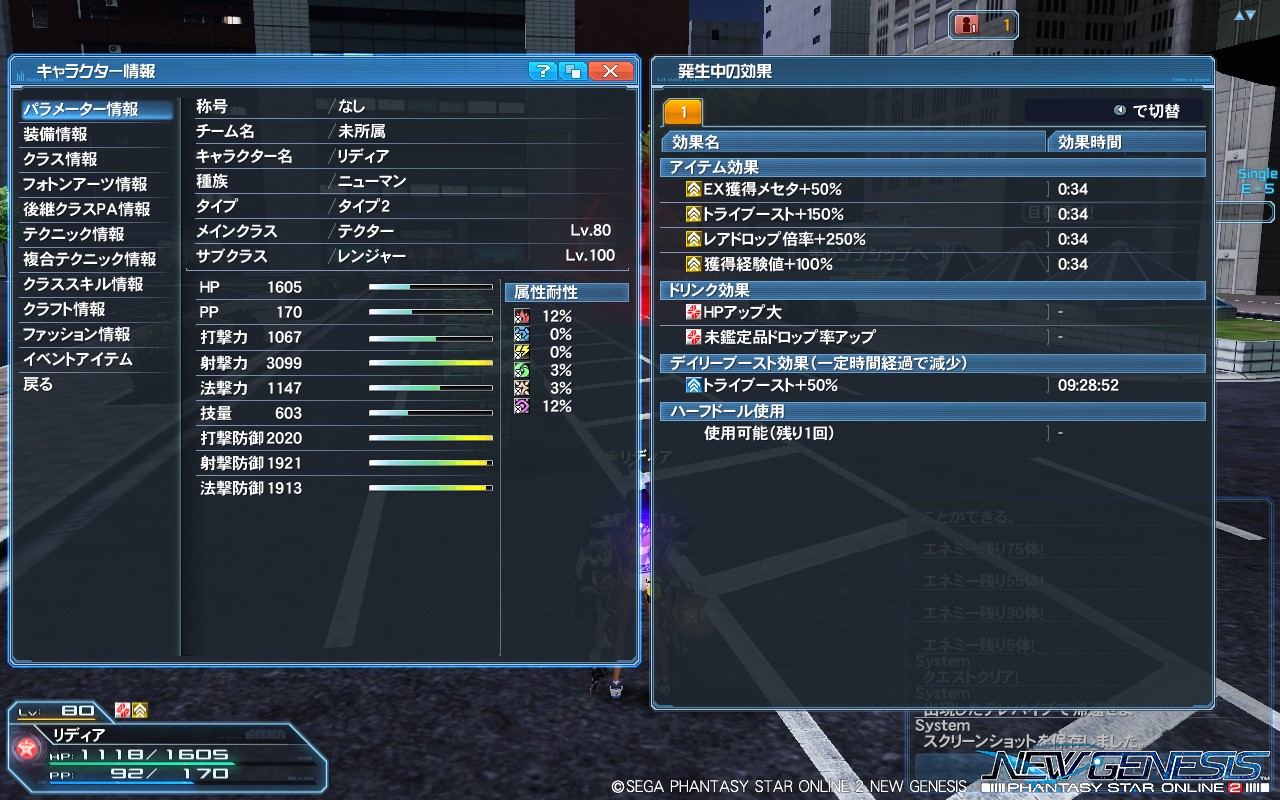The height and width of the screenshot is (800, 1280).
Task: Click the help question mark icon
Action: pos(542,71)
